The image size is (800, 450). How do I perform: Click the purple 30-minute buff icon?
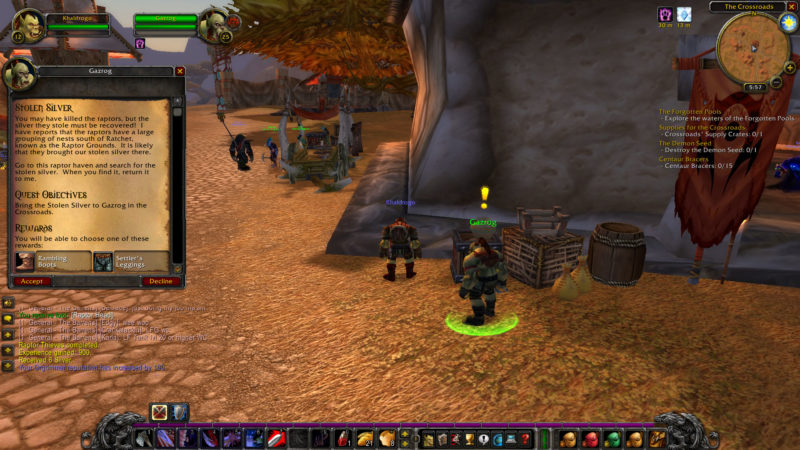pyautogui.click(x=664, y=14)
